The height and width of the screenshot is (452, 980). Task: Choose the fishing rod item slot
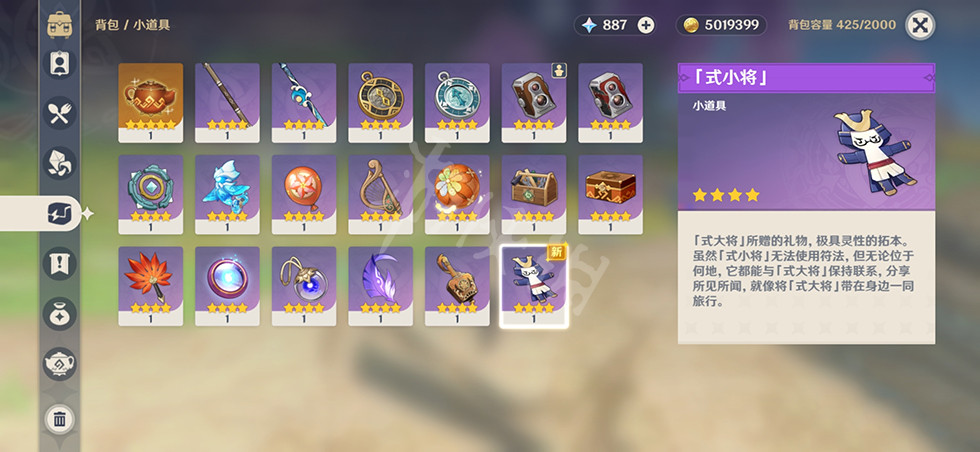pos(227,96)
